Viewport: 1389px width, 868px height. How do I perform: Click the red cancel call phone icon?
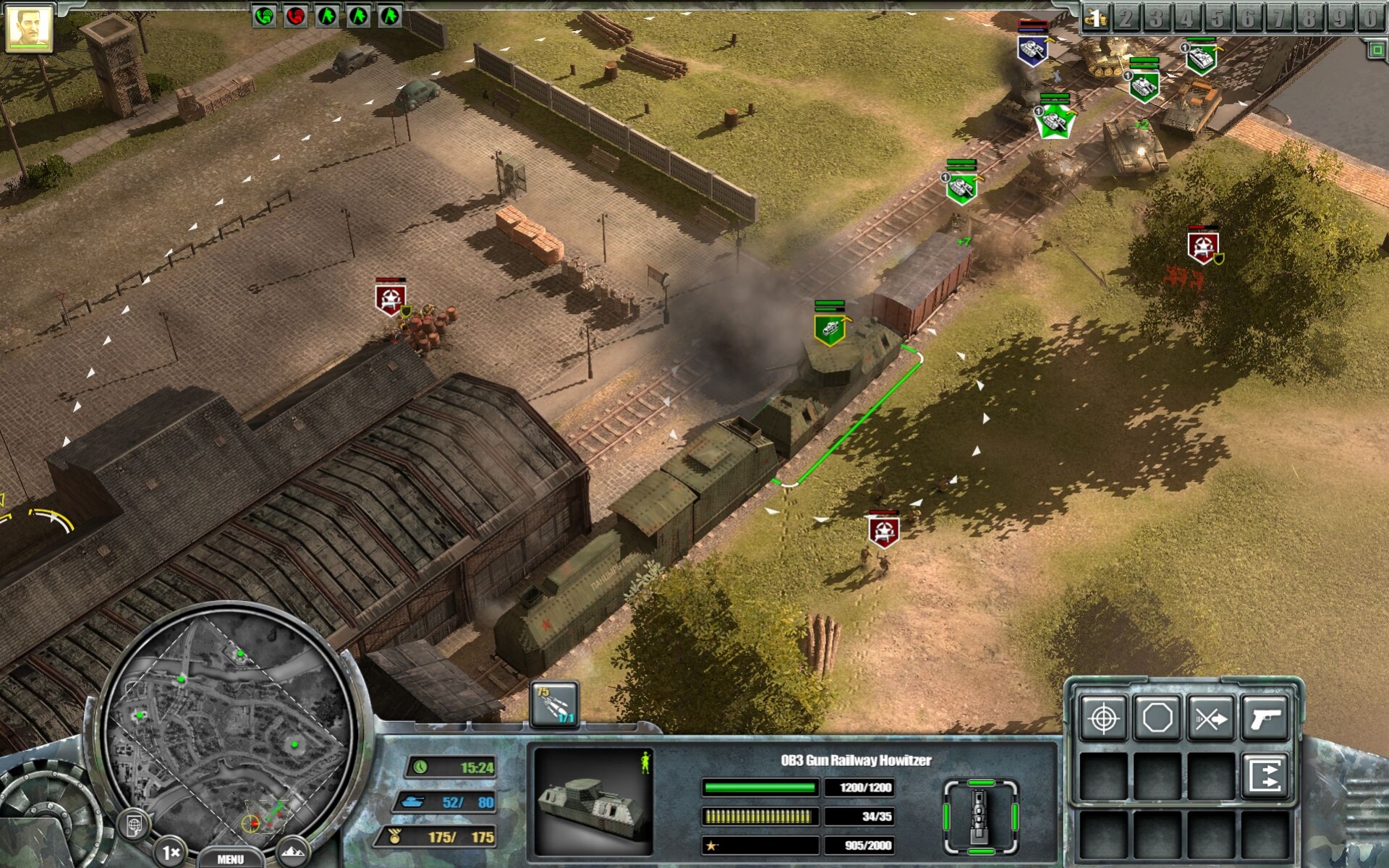(295, 15)
